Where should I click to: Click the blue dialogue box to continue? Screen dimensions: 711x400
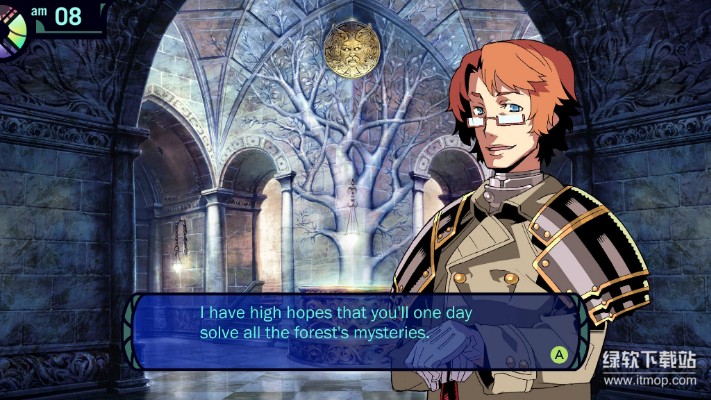click(350, 329)
